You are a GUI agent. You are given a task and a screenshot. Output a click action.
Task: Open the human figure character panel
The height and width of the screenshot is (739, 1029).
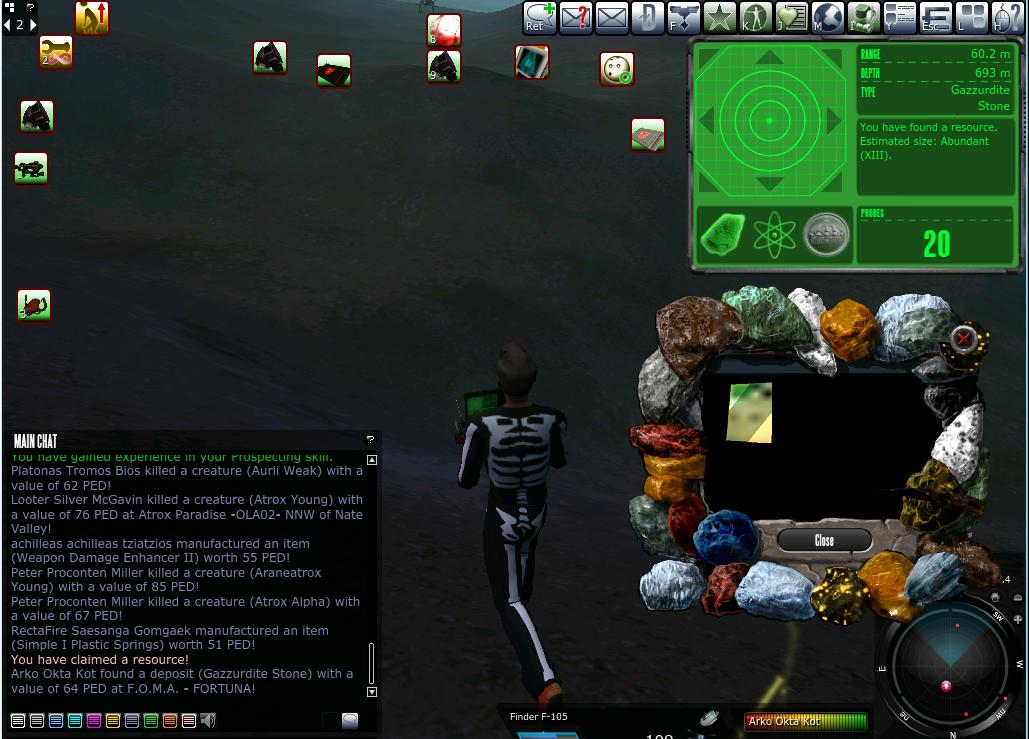click(x=755, y=17)
